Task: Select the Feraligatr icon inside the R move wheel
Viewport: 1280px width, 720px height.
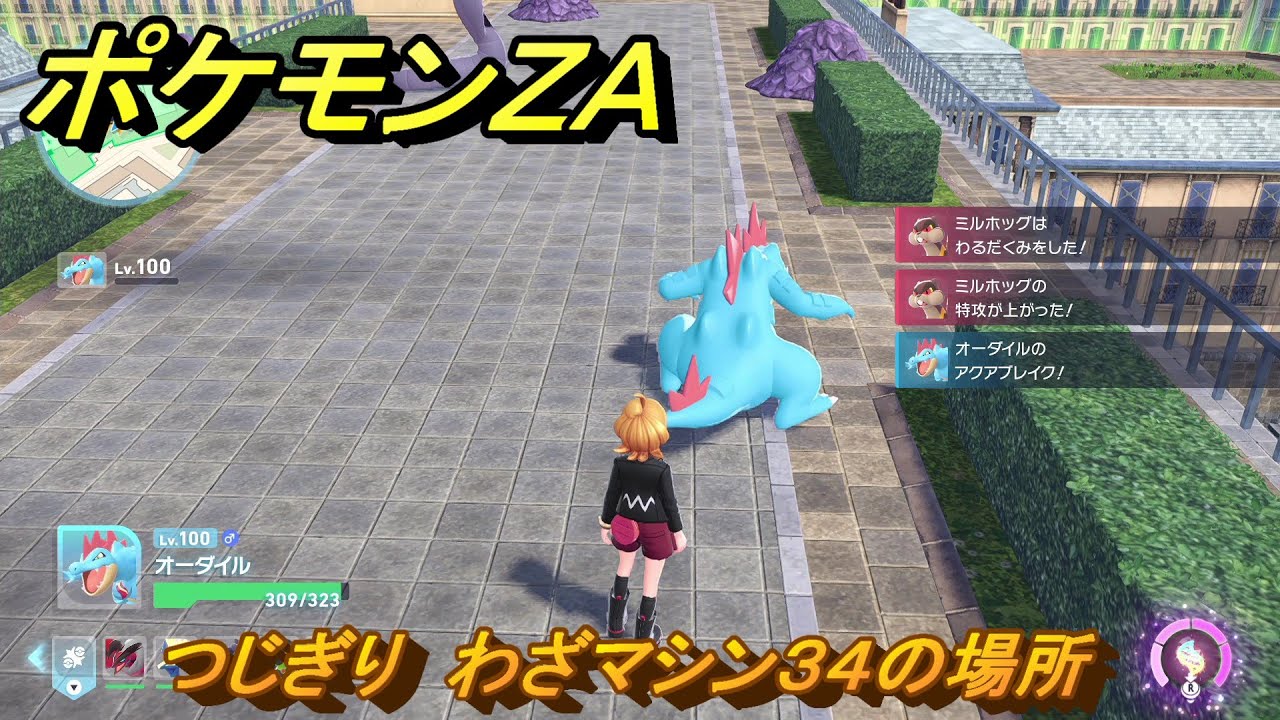Action: point(1190,657)
